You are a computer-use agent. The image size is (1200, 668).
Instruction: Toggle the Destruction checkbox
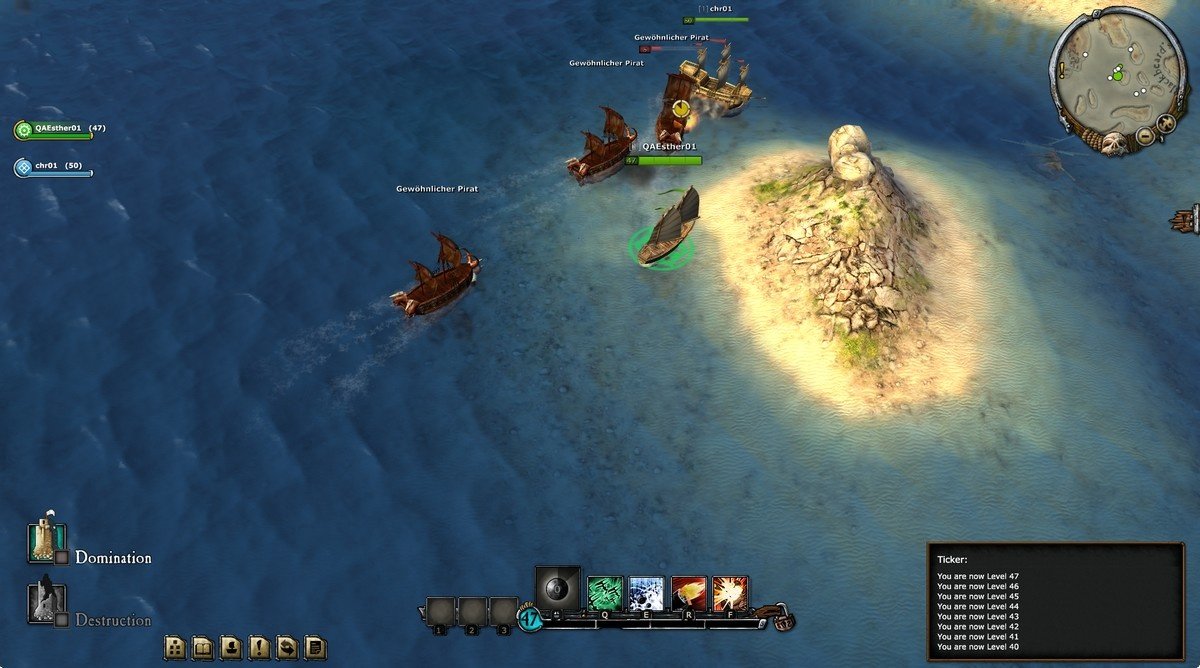click(61, 620)
